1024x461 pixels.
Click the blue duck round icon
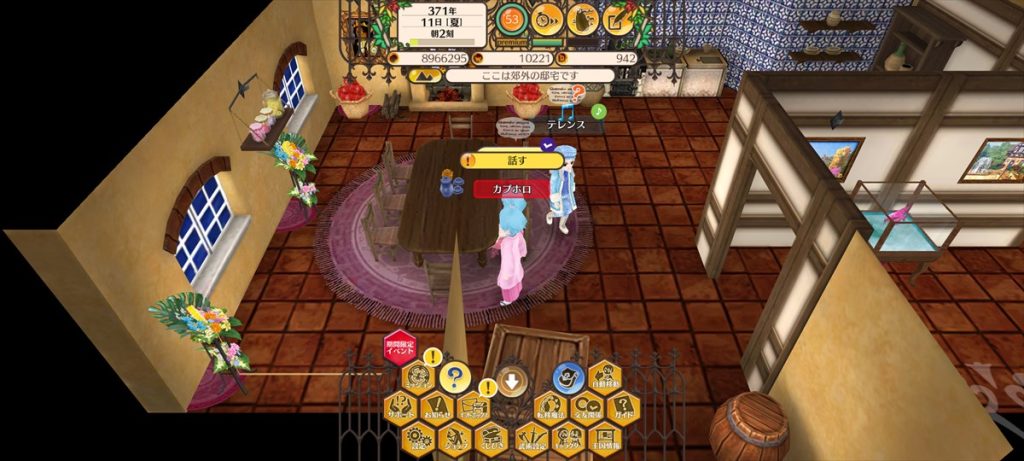coord(568,376)
